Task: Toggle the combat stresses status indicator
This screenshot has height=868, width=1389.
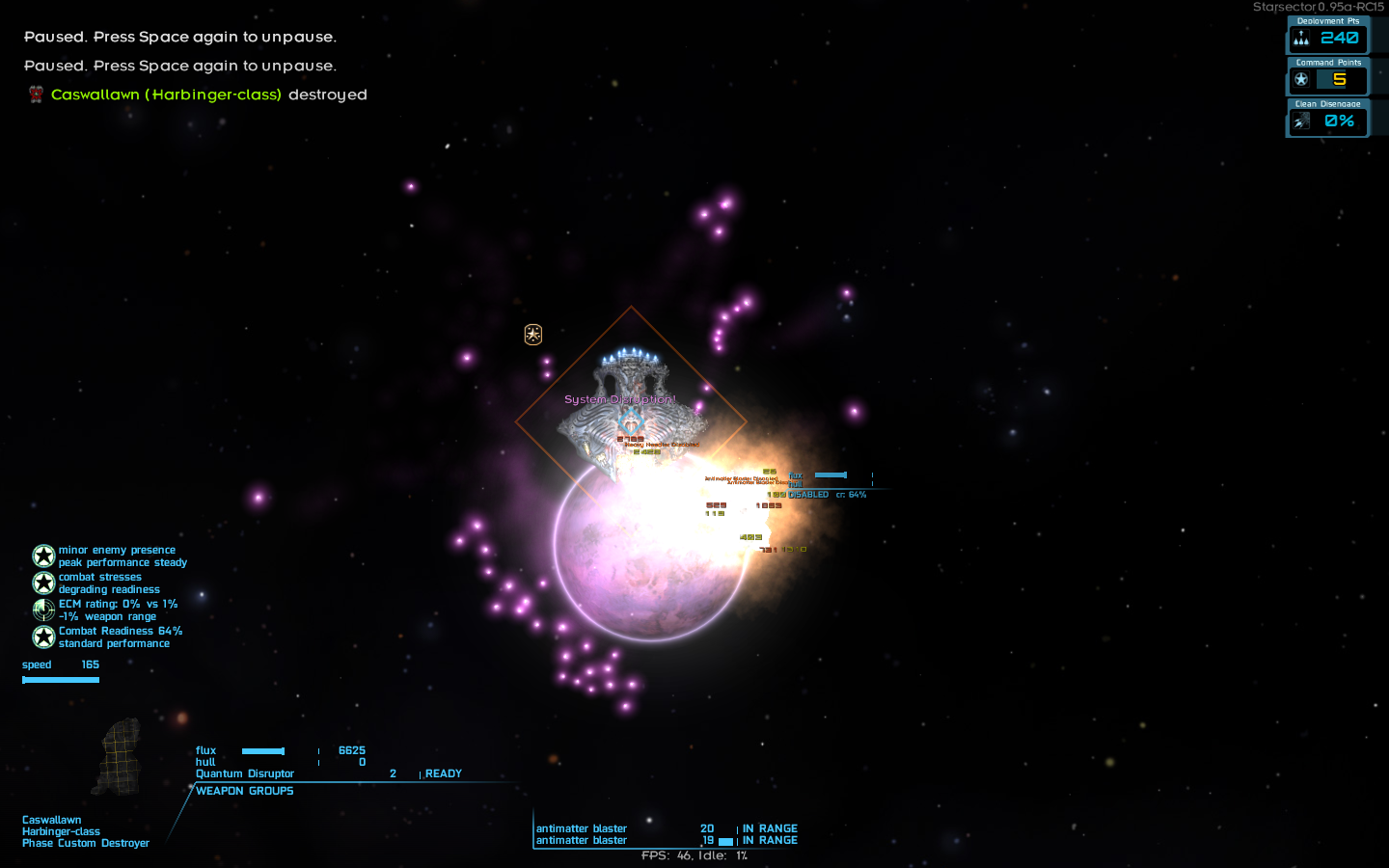Action: (43, 583)
